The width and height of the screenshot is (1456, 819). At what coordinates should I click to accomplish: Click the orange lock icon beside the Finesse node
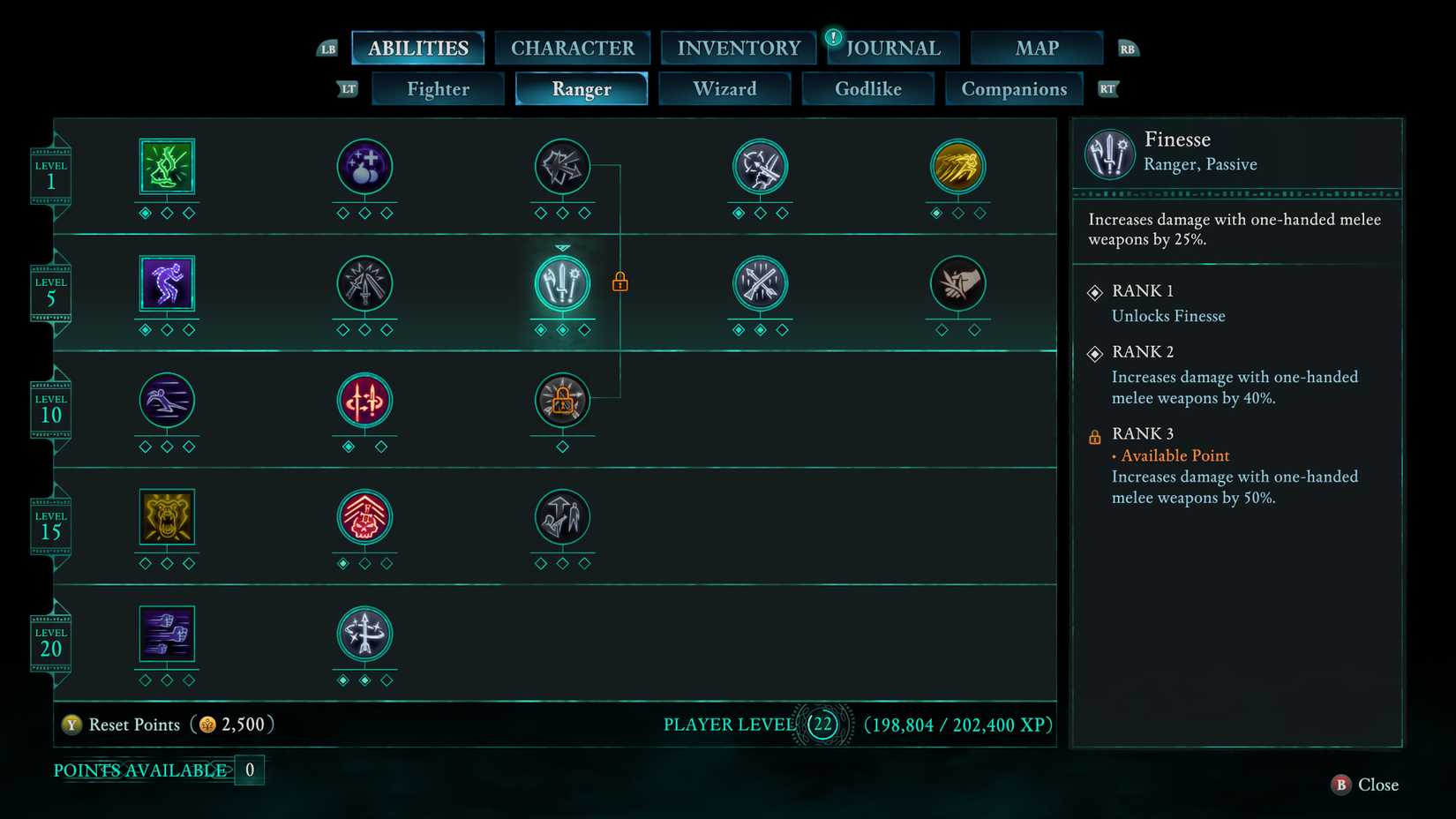point(620,281)
